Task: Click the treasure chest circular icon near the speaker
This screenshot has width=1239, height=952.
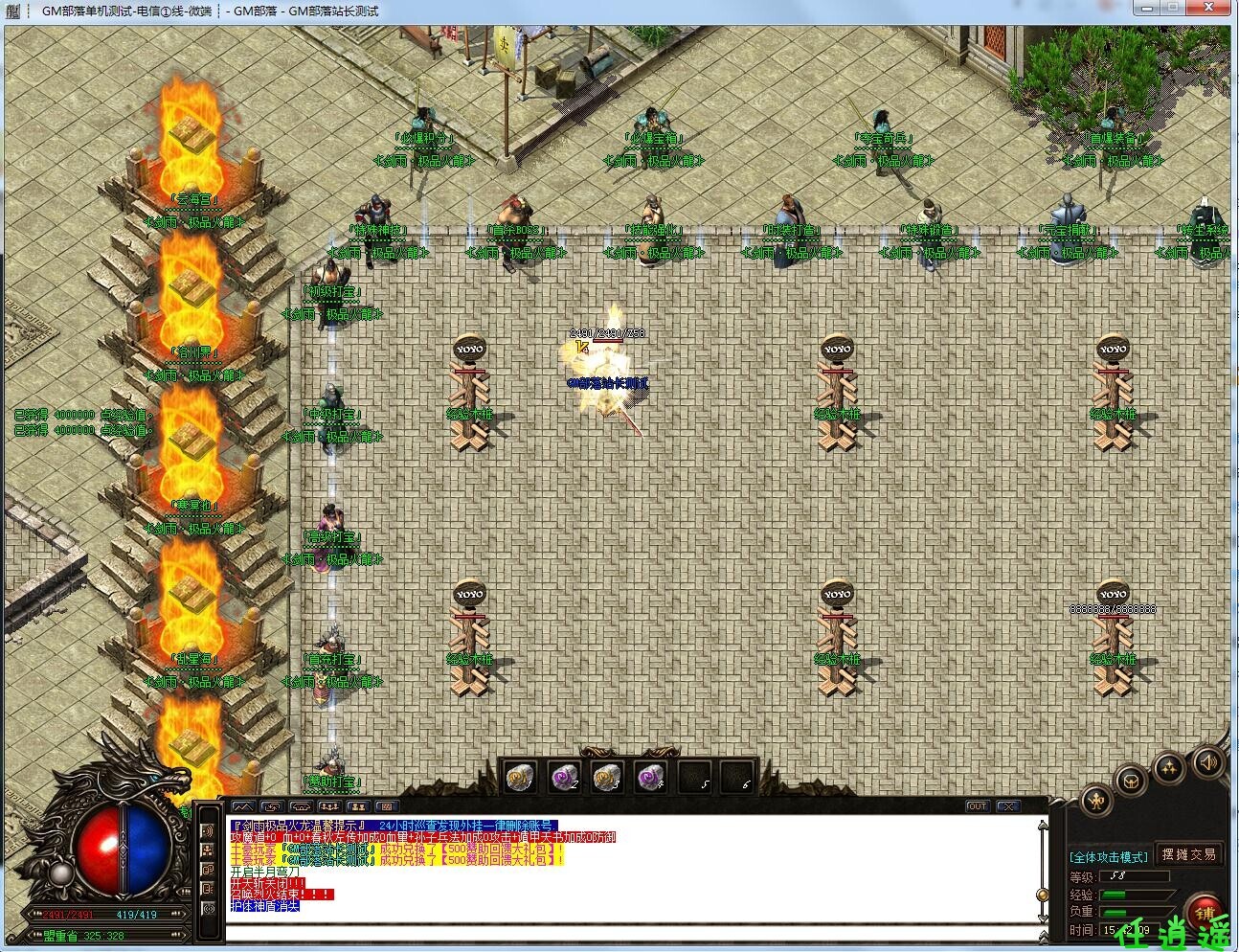Action: pos(1132,782)
